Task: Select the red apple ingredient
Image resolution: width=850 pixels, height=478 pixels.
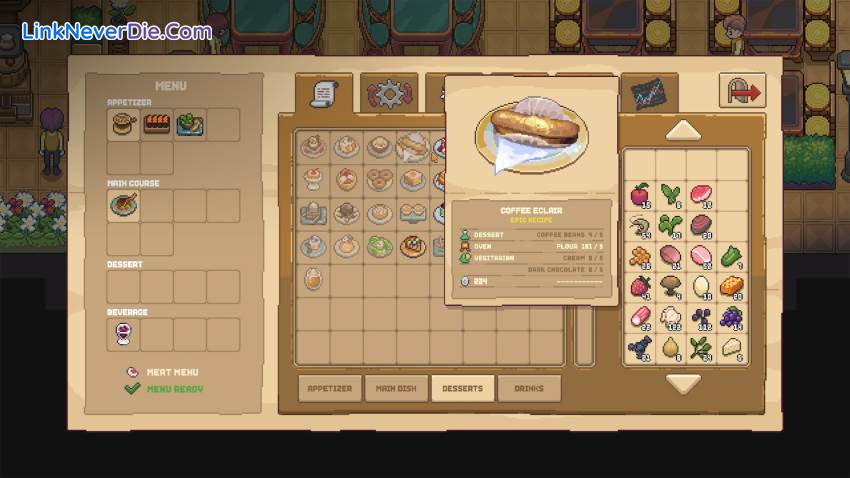Action: (640, 195)
